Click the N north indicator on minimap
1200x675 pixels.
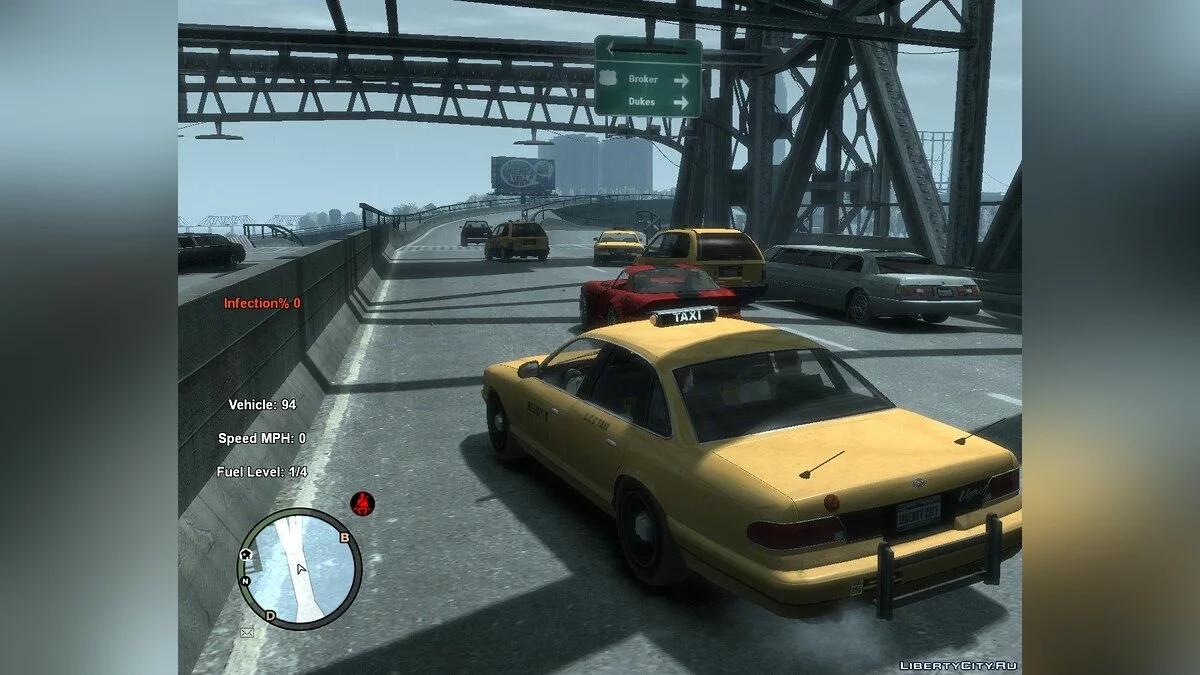(x=246, y=580)
